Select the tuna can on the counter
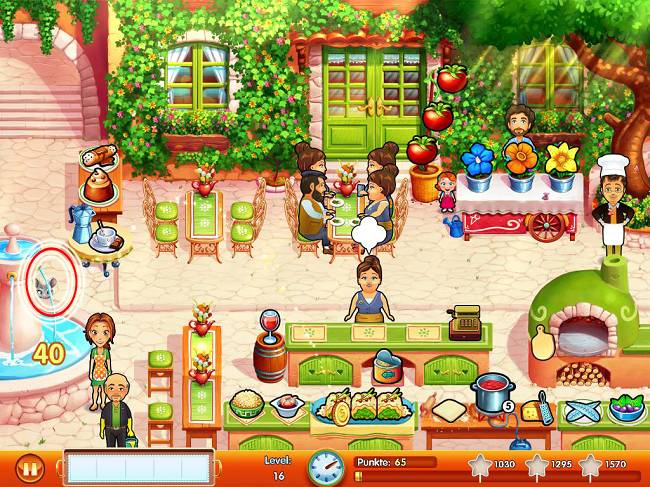This screenshot has width=650, height=487. click(386, 367)
